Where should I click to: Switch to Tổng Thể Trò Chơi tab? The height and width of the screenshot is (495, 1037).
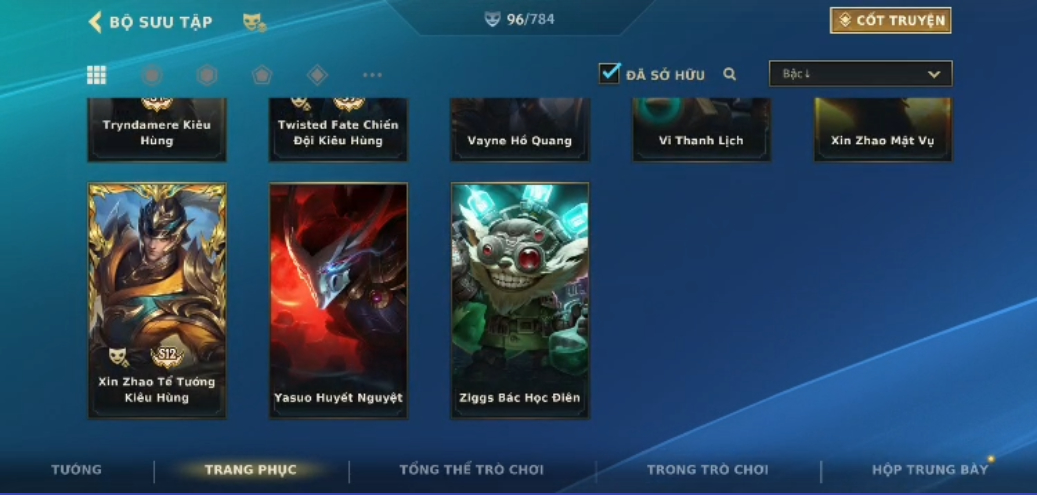(471, 470)
